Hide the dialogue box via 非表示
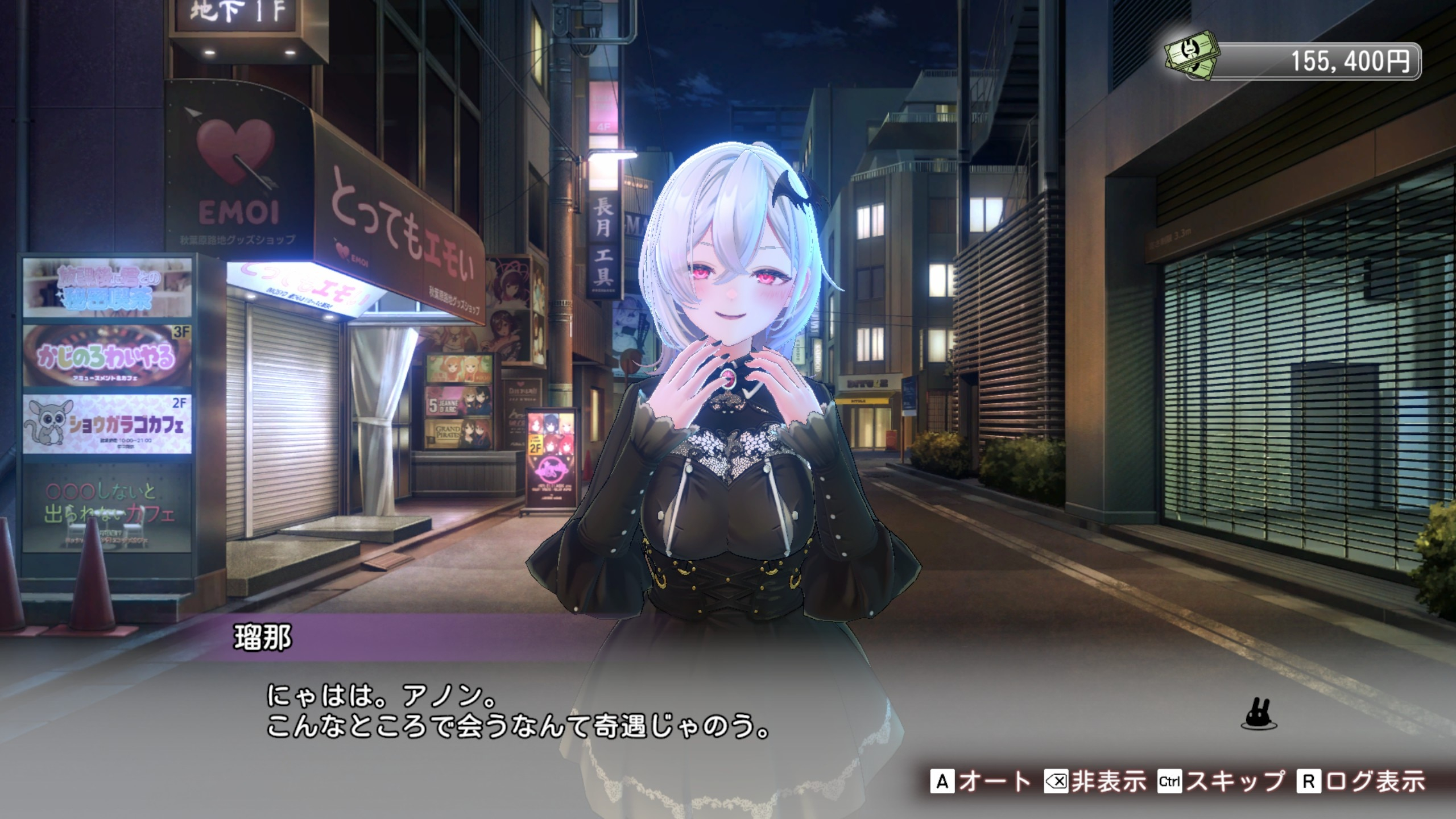 pyautogui.click(x=1095, y=781)
